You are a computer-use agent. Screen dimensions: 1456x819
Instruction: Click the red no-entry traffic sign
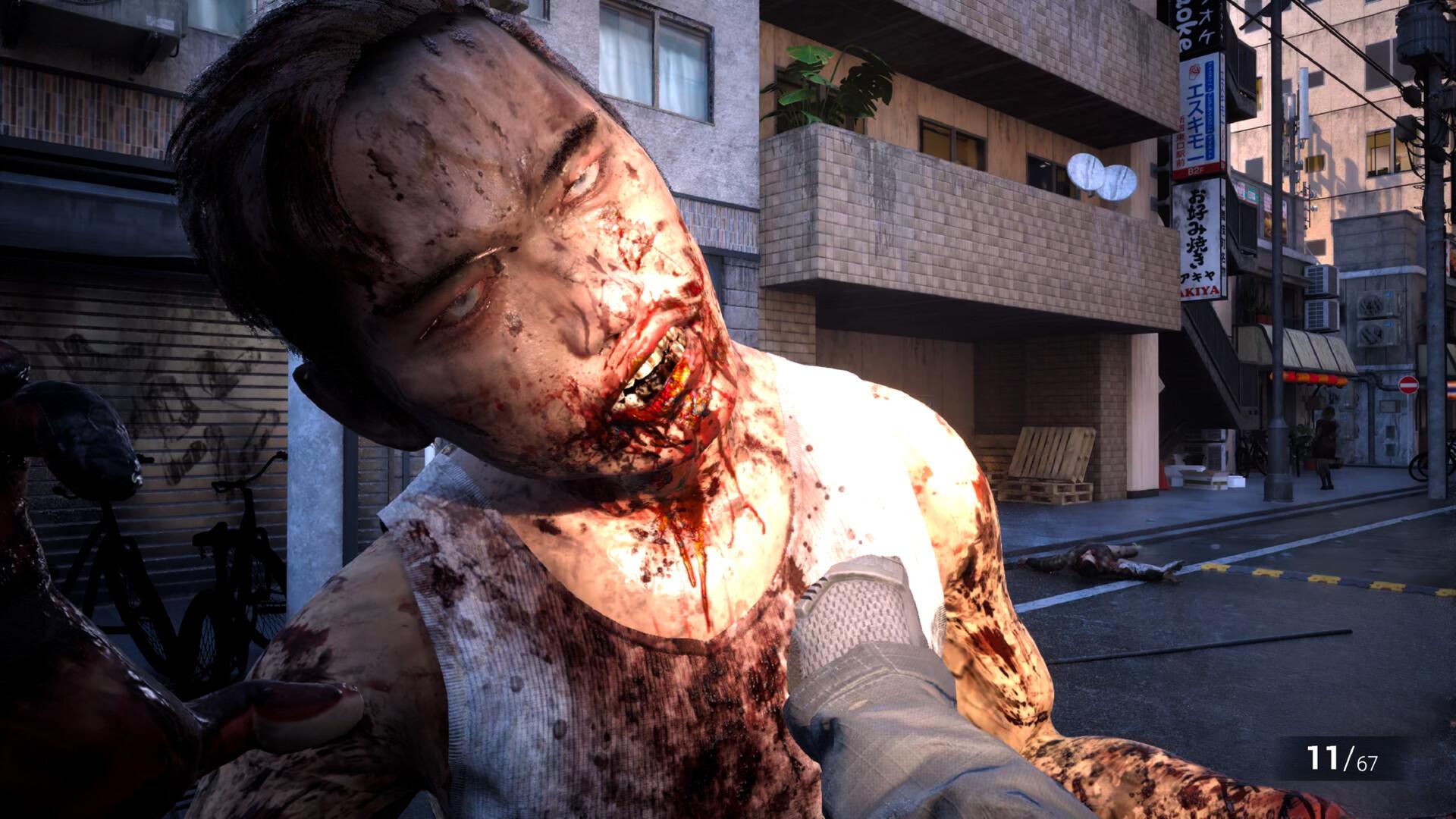coord(1408,385)
